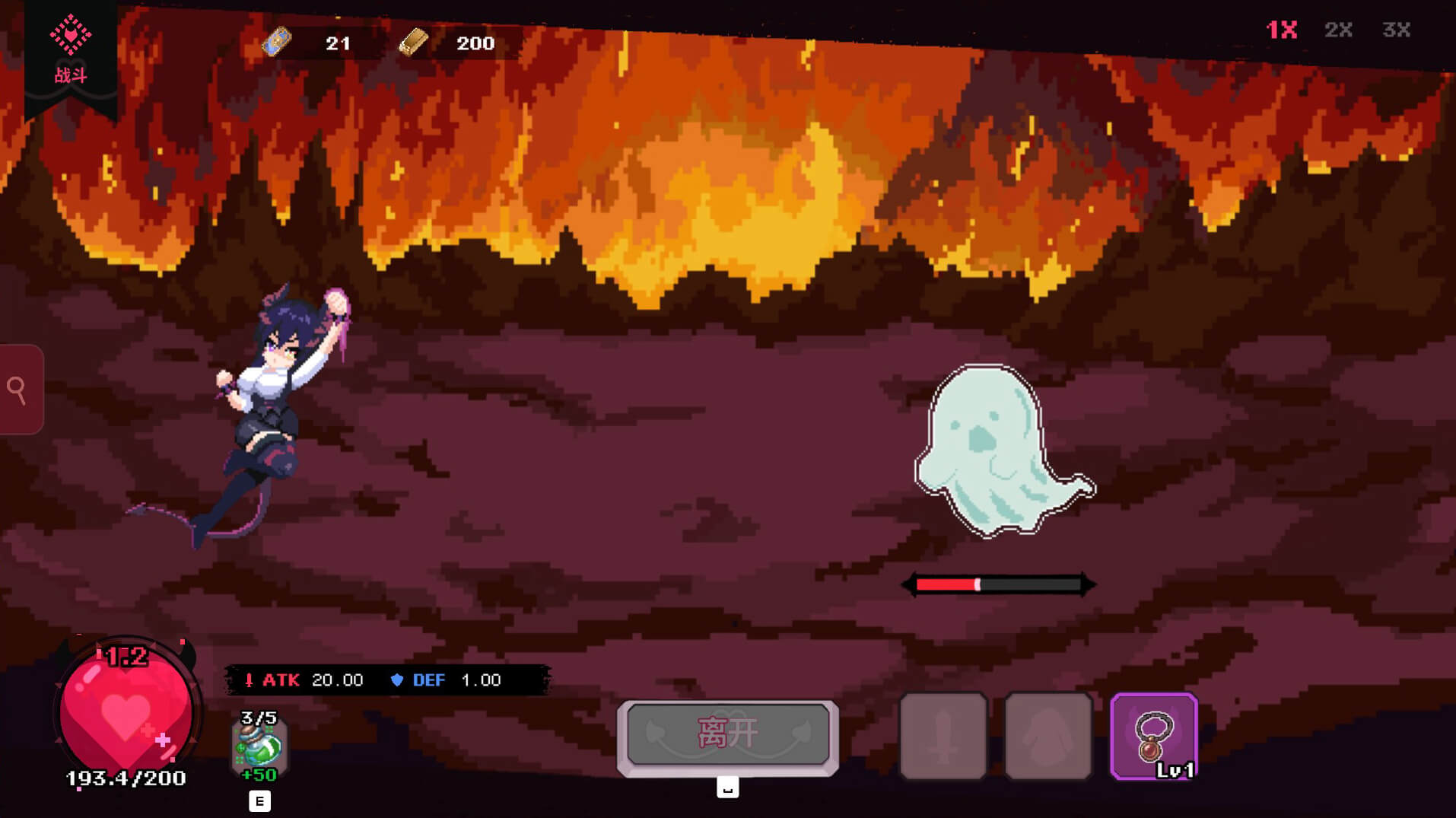
Task: Select the Lv1 amulet equipment slot
Action: pyautogui.click(x=1154, y=736)
